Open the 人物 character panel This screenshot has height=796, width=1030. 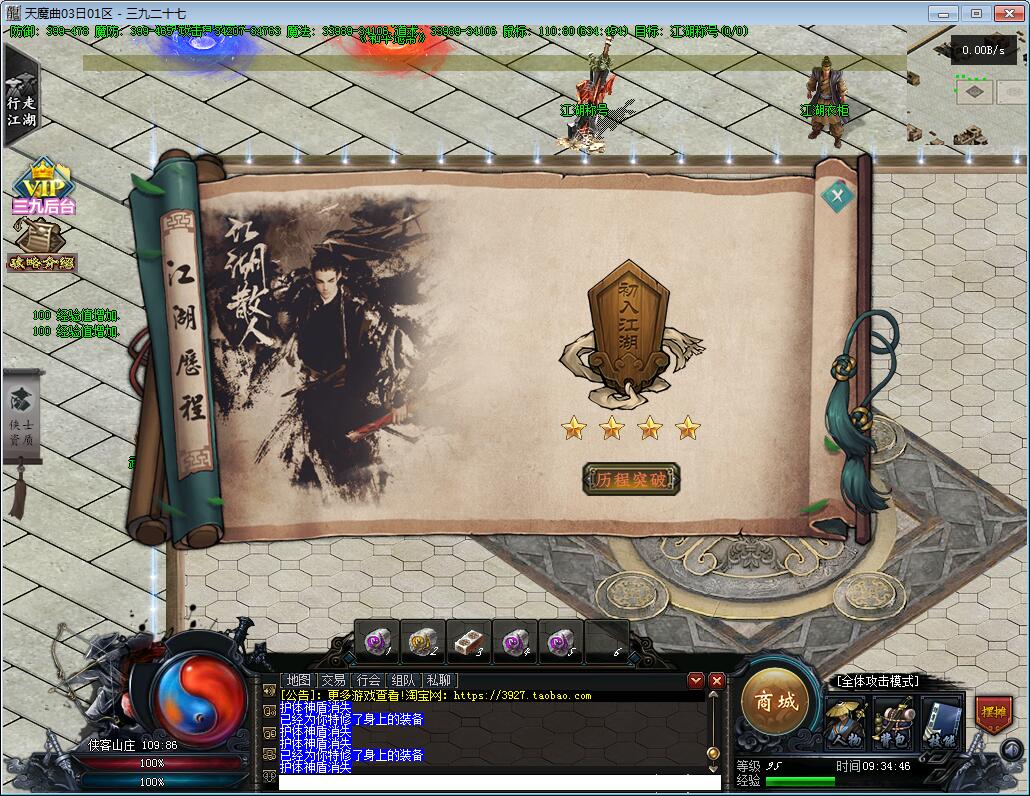point(845,721)
